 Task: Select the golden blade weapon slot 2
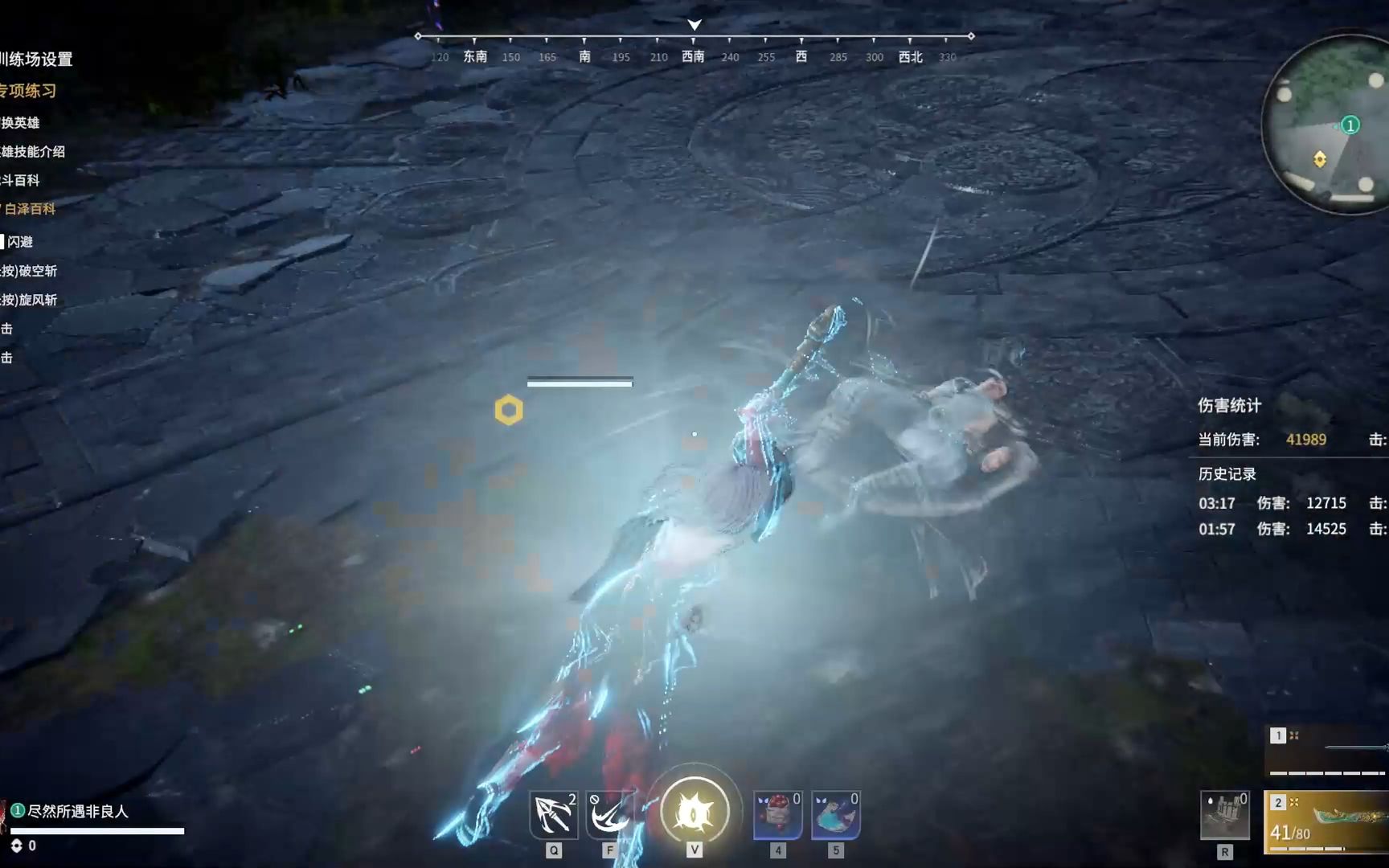(1328, 821)
